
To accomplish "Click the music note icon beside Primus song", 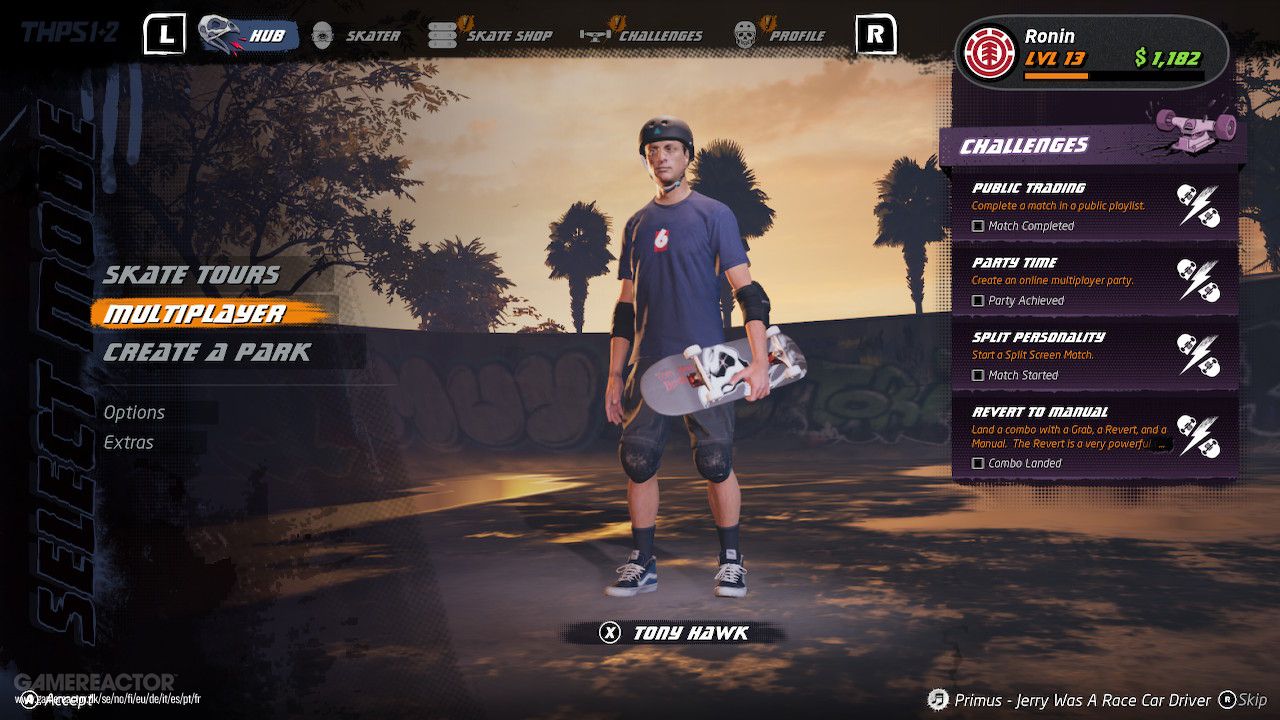I will [x=940, y=700].
